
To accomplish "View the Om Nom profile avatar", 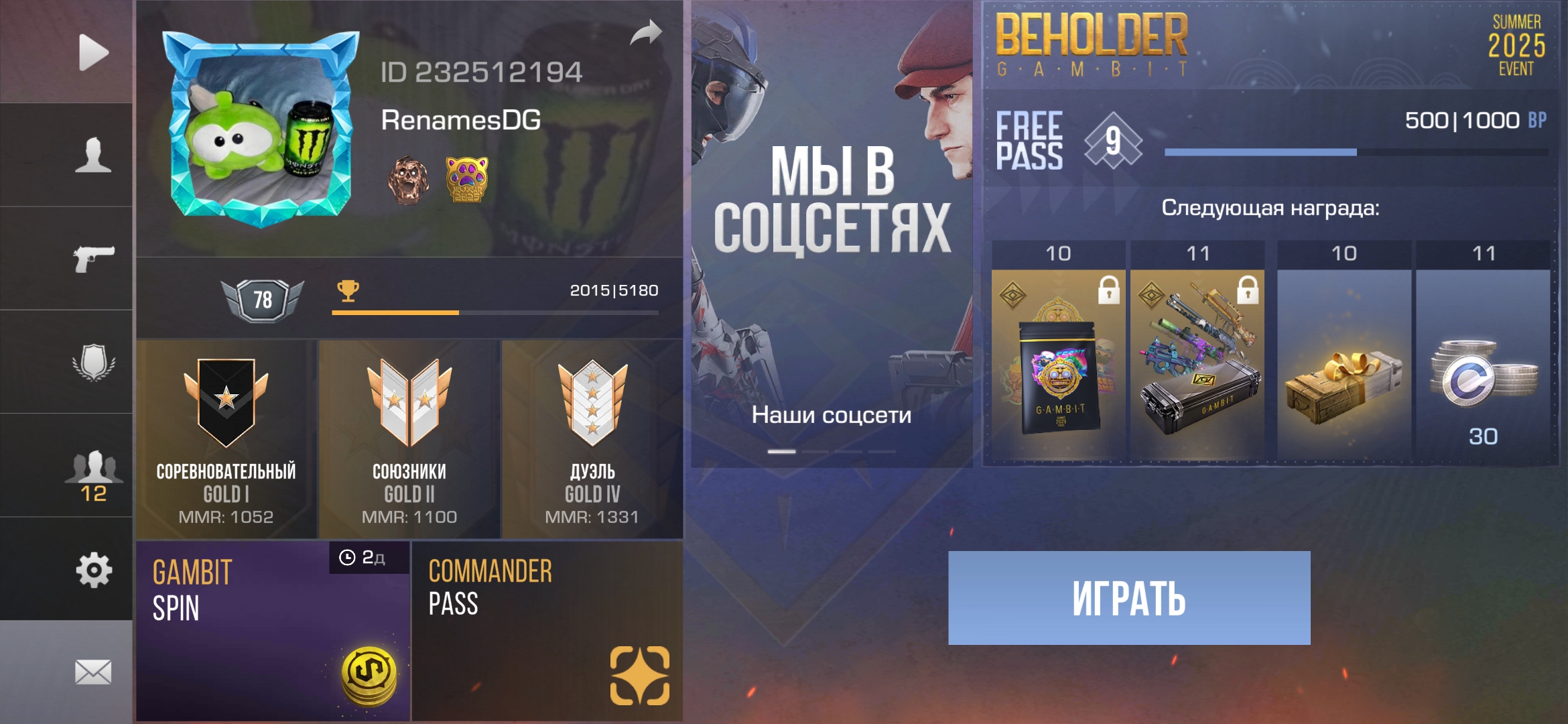I will point(260,129).
